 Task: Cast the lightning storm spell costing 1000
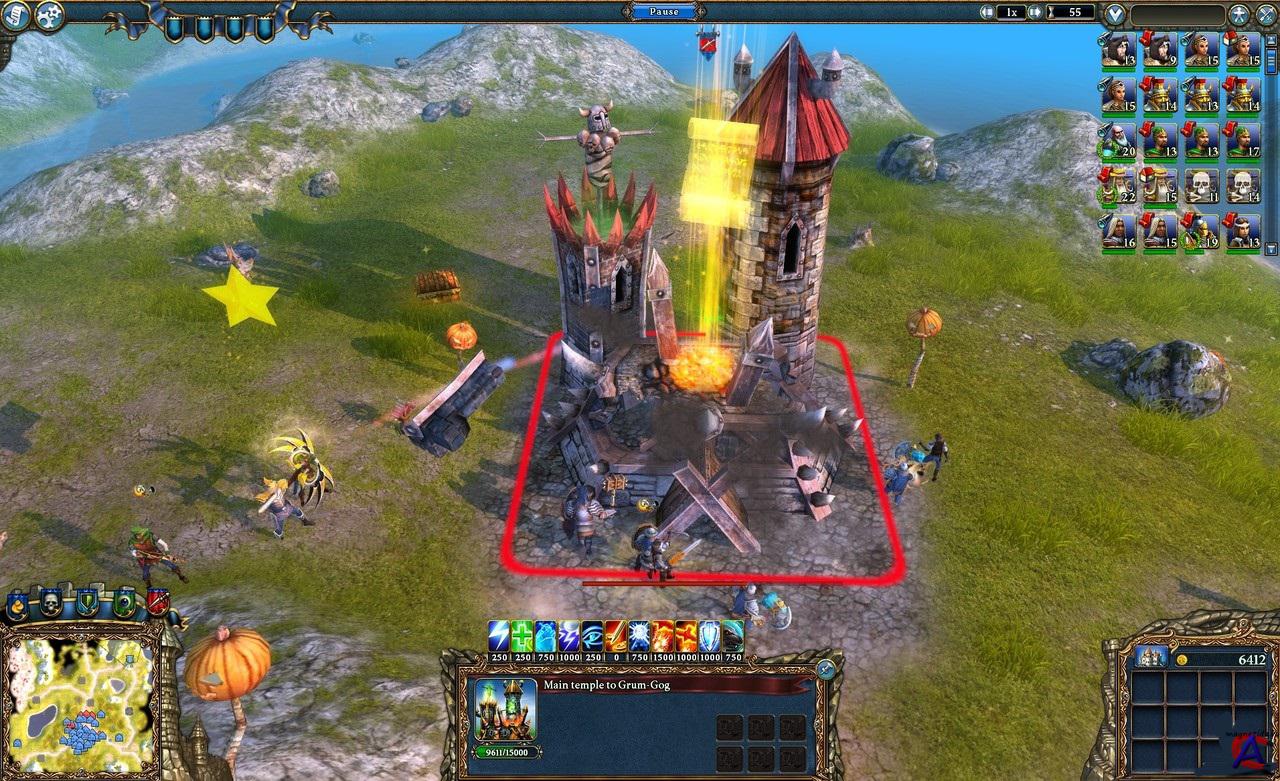[569, 635]
